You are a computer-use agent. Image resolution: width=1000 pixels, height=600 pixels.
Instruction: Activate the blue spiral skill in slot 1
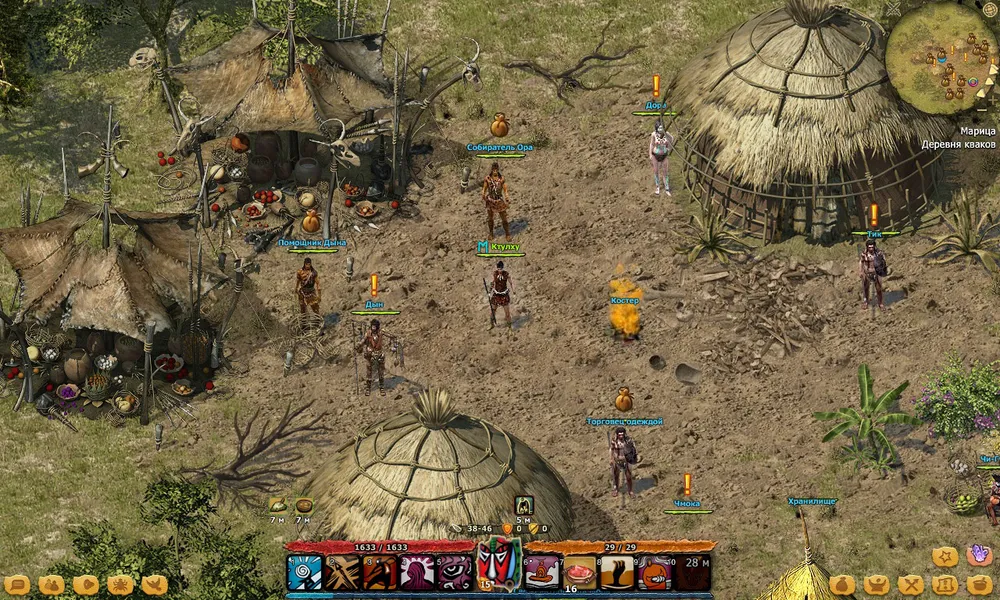[304, 572]
